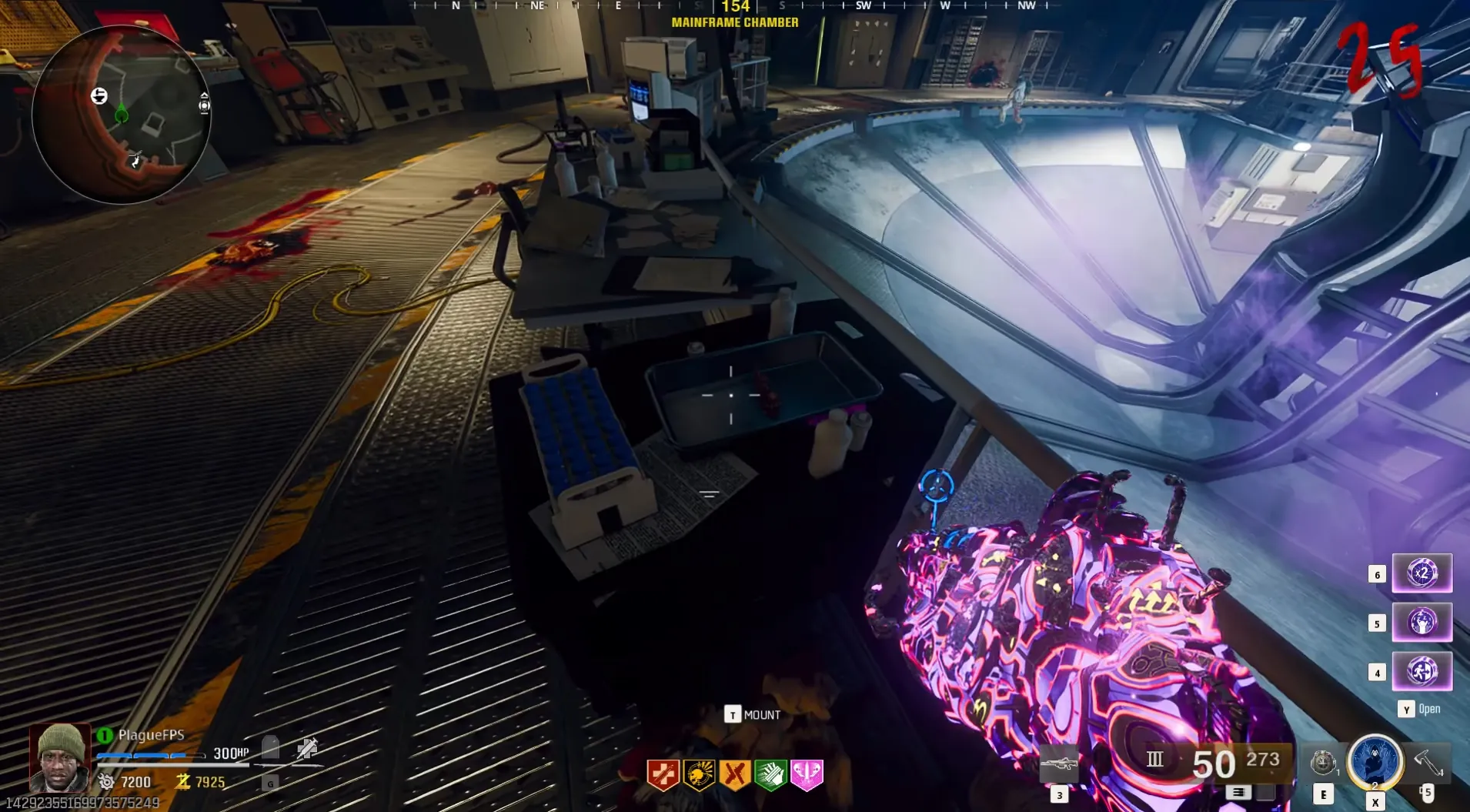The height and width of the screenshot is (812, 1470).
Task: Click PlagueFPS operator portrait
Action: pyautogui.click(x=60, y=758)
